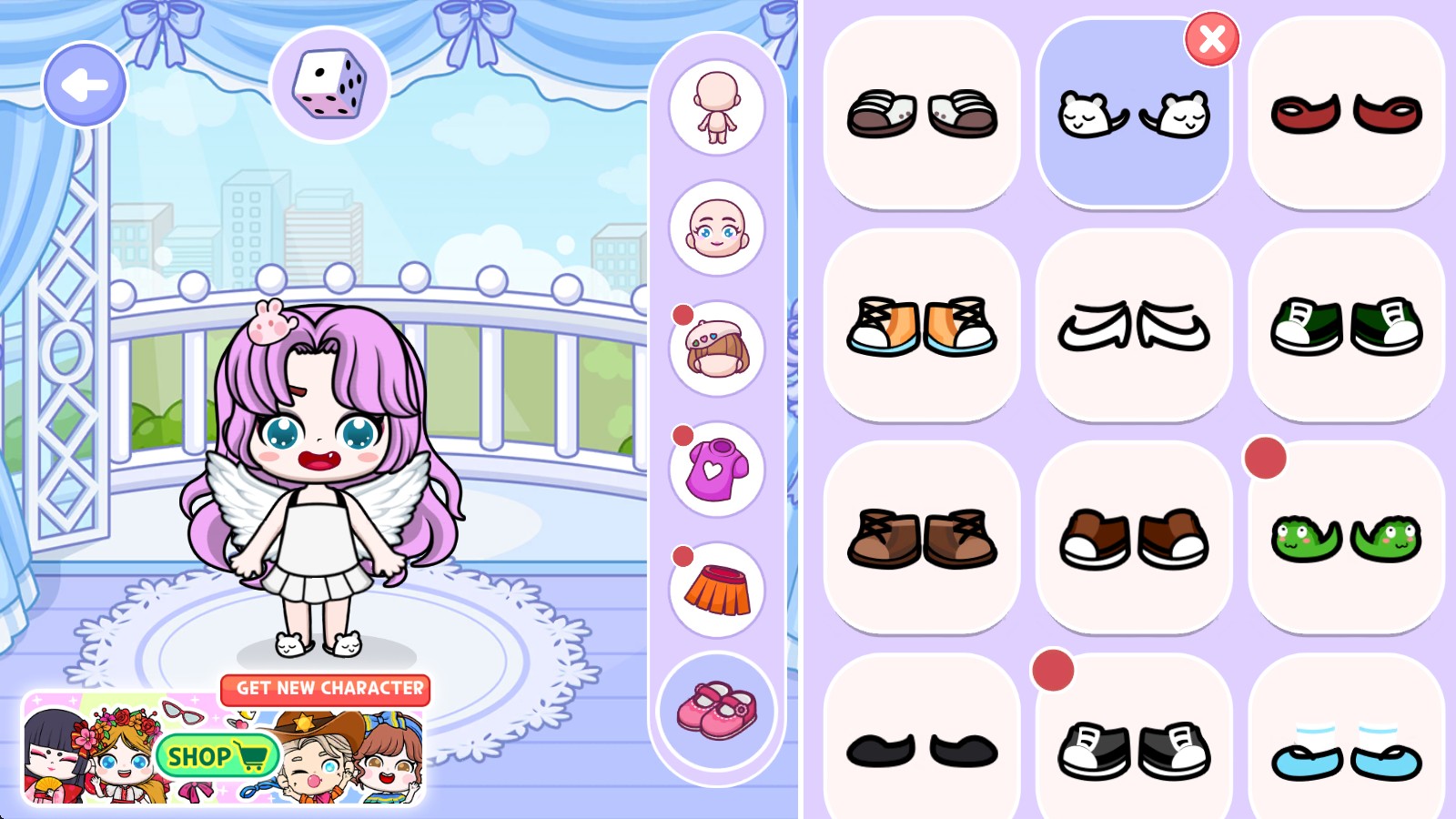
Task: Choose the brown lace-up boots
Action: pyautogui.click(x=922, y=538)
